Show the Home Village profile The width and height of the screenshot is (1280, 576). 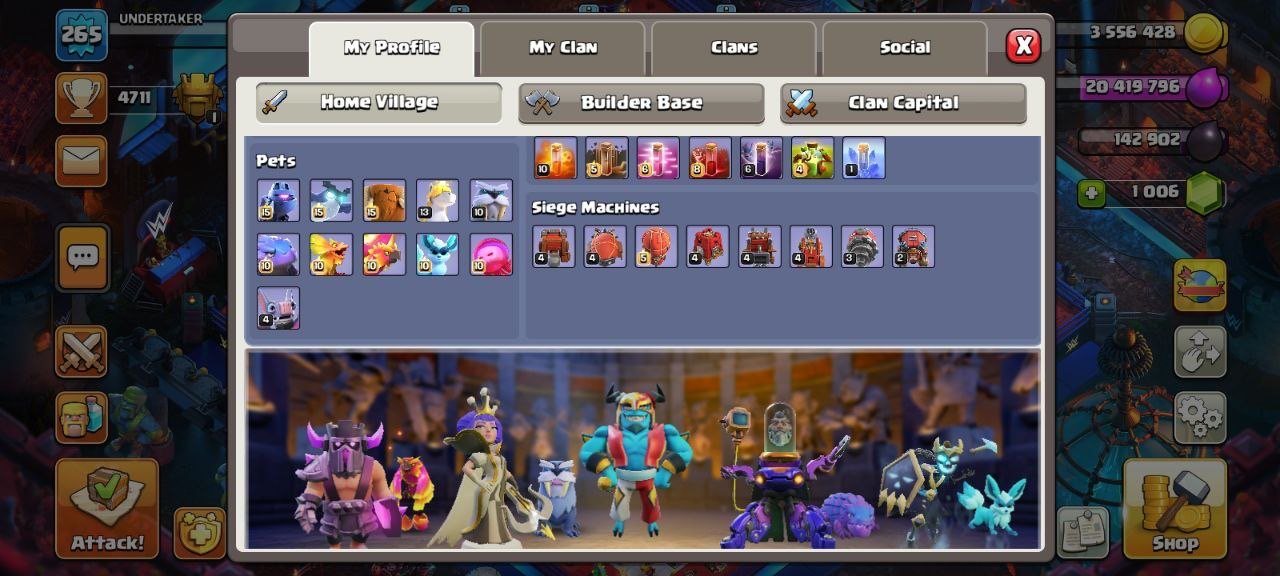pyautogui.click(x=378, y=102)
